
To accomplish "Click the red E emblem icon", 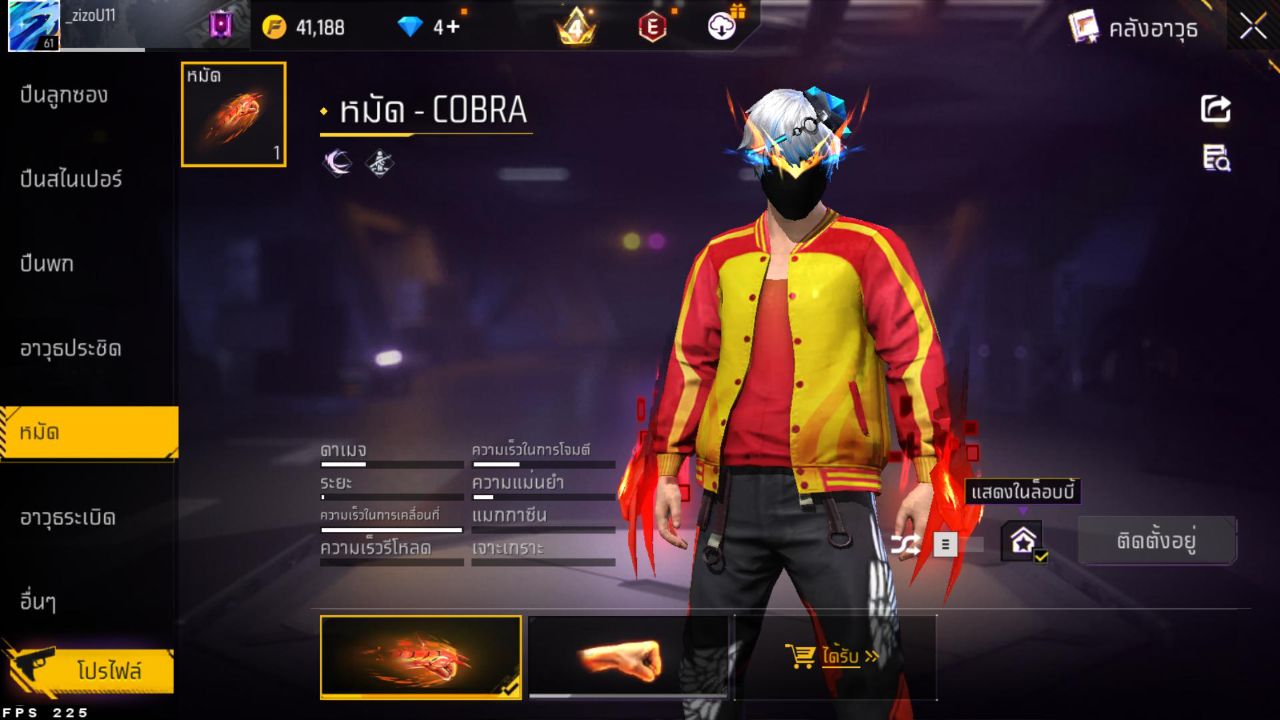I will [x=651, y=27].
